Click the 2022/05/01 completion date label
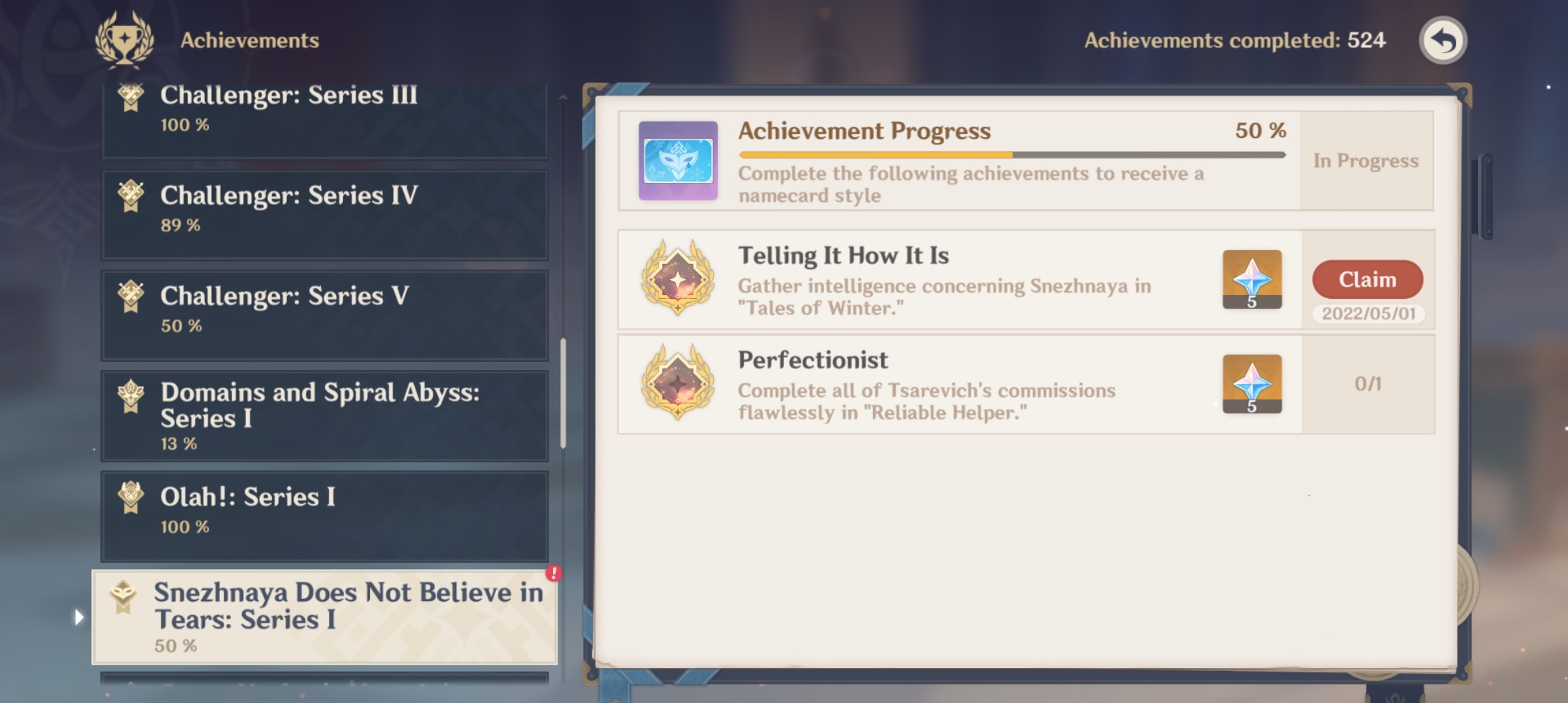This screenshot has height=703, width=1568. tap(1368, 314)
